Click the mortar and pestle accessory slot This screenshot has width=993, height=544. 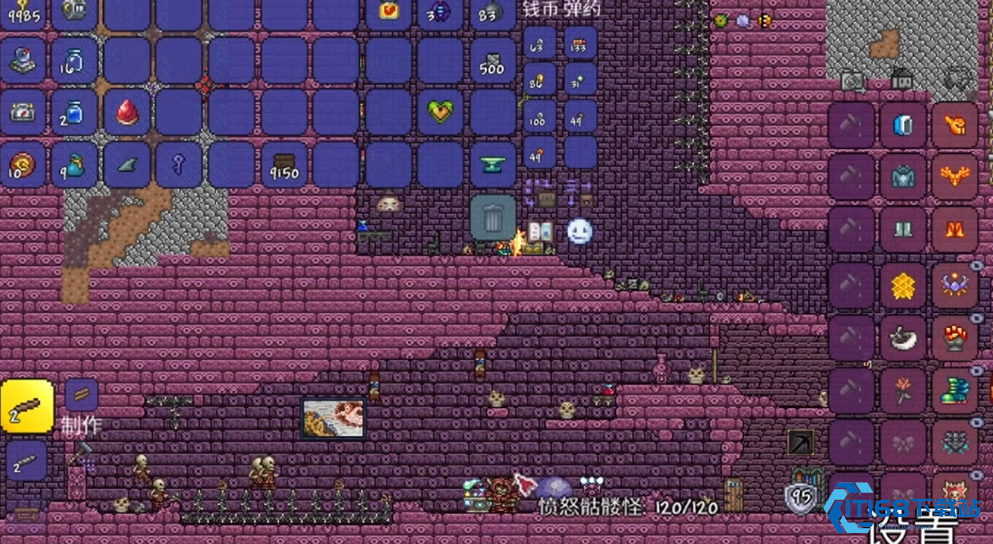click(903, 338)
